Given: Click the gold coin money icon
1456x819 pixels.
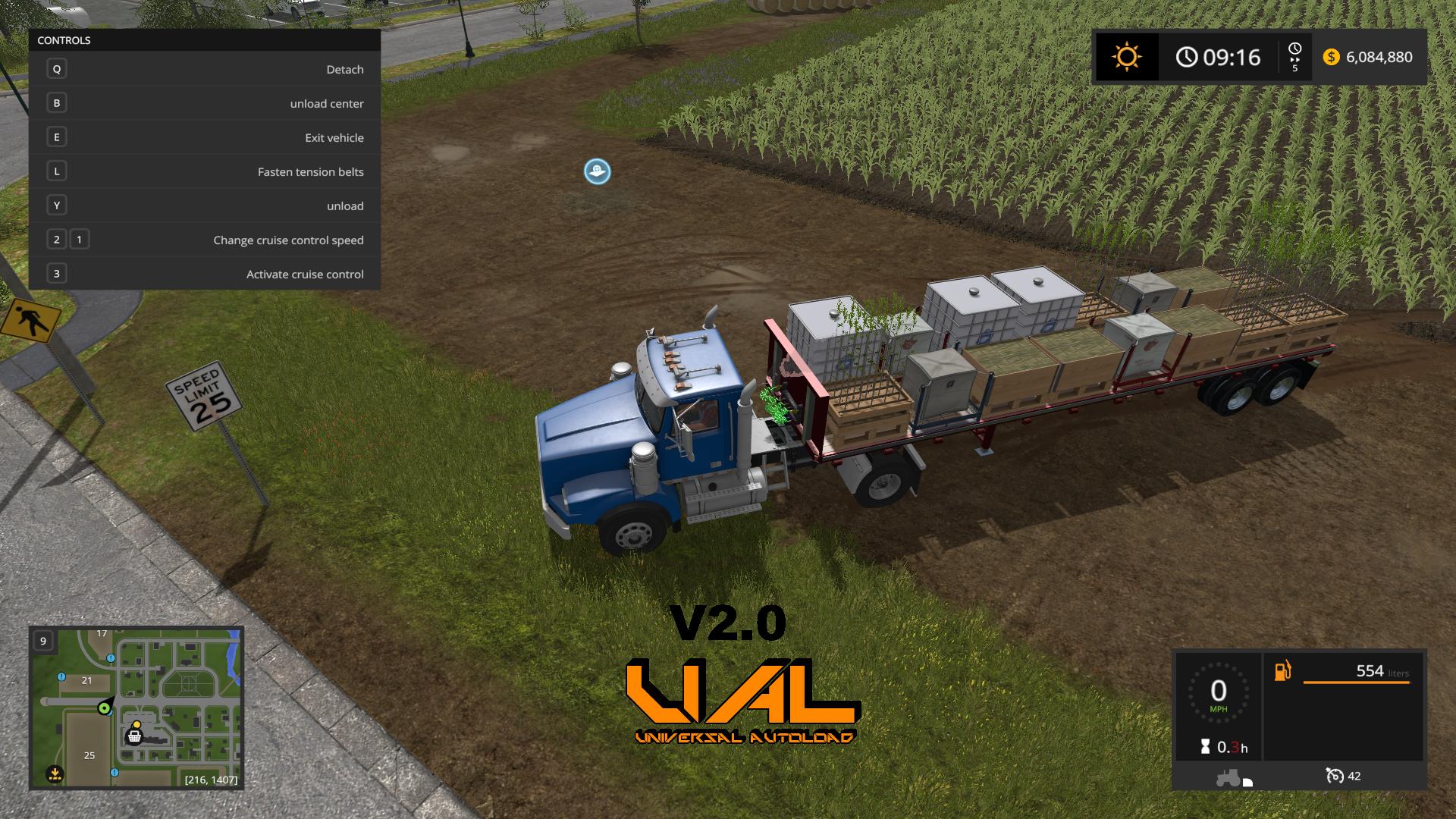Looking at the screenshot, I should 1331,57.
